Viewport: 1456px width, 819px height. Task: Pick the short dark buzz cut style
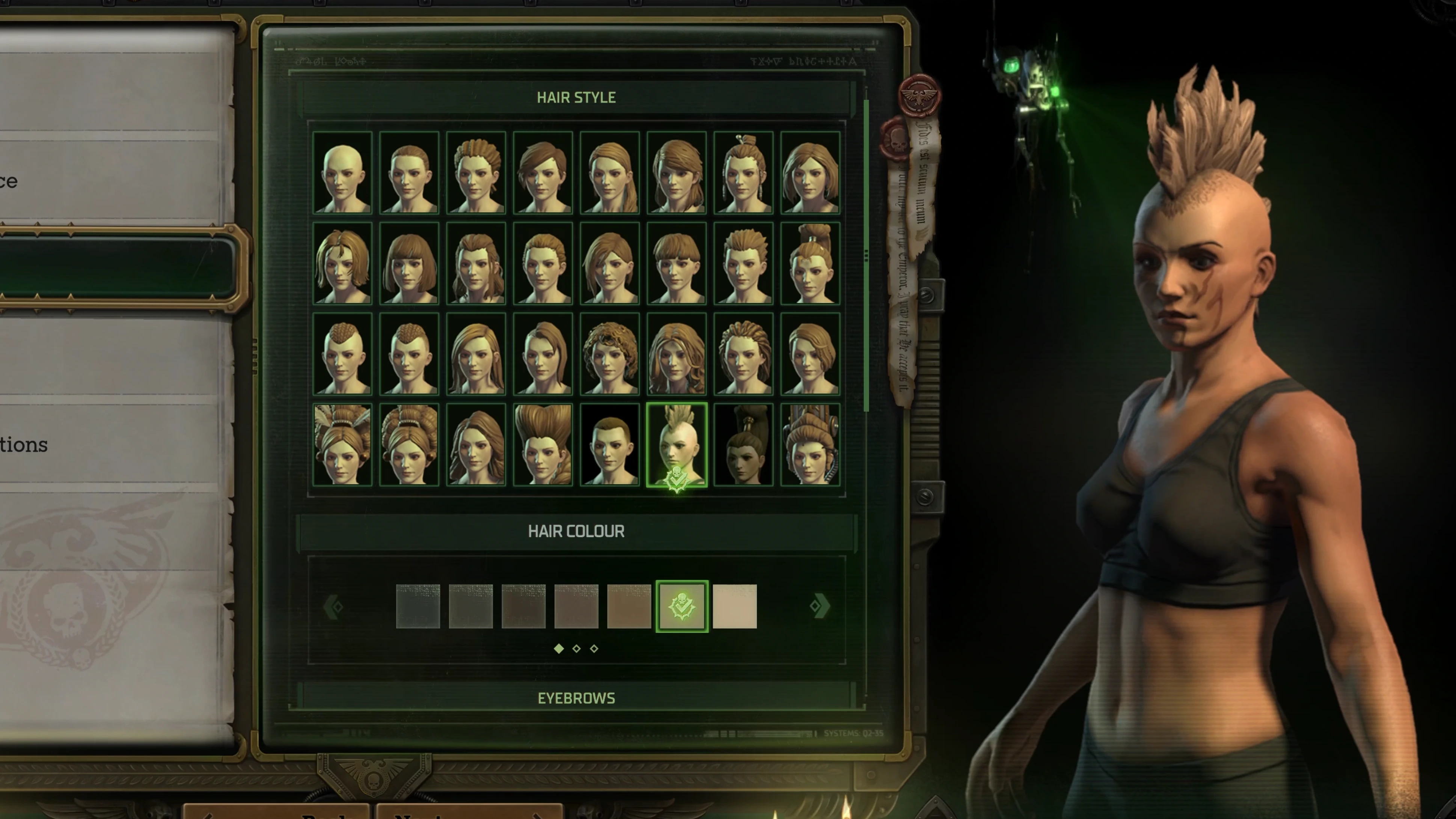[610, 445]
